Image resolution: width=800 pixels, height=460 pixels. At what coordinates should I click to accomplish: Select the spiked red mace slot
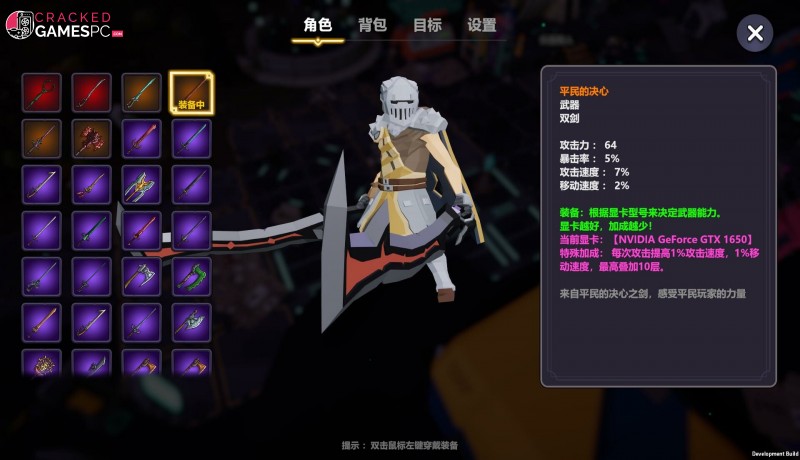click(92, 139)
